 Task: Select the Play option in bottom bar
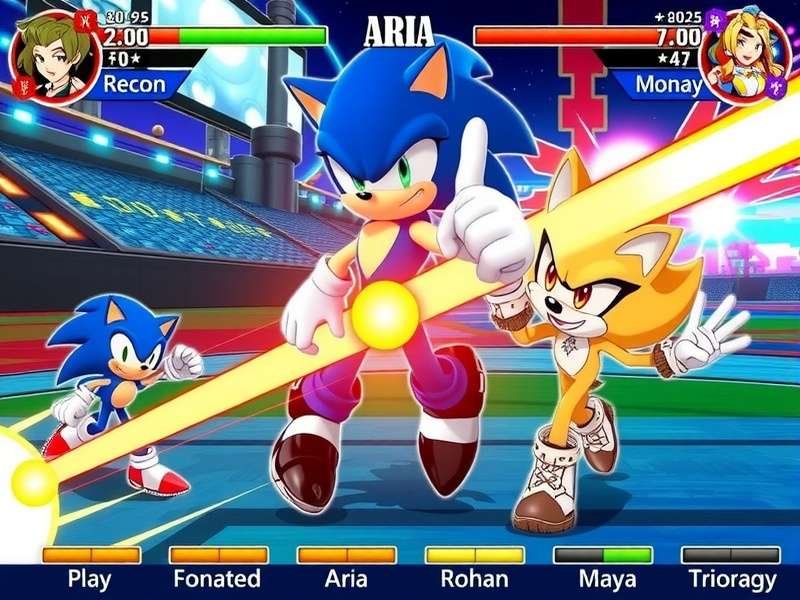[90, 577]
